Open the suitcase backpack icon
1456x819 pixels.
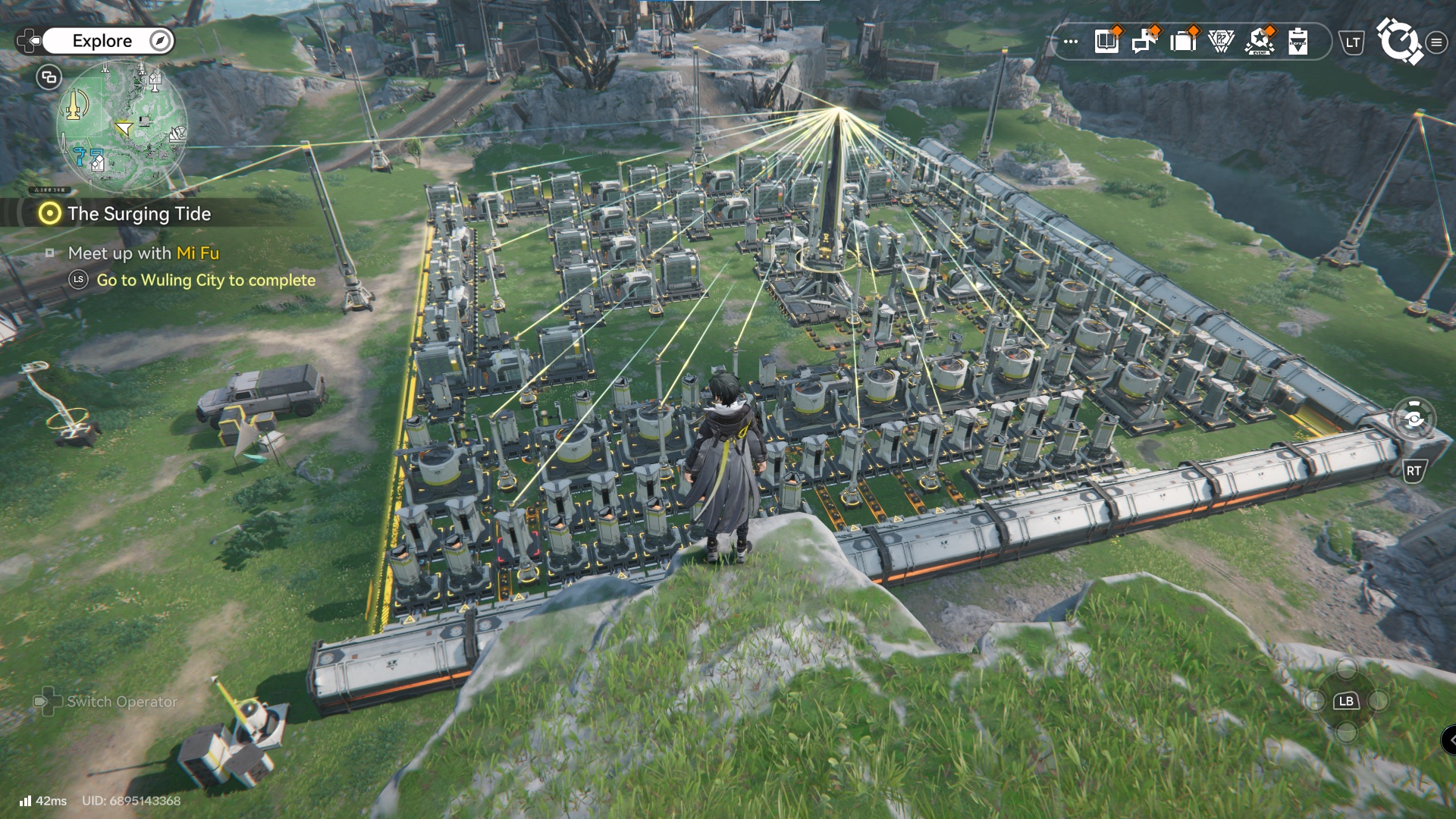(1183, 42)
